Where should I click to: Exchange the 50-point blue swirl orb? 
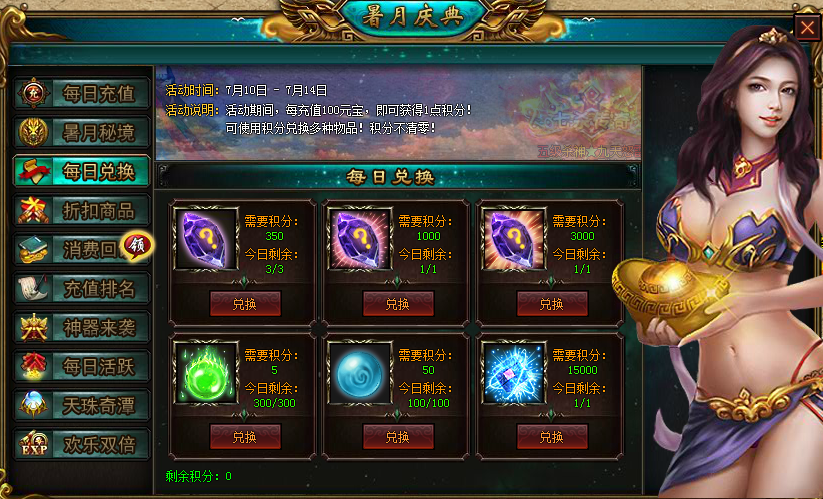coord(398,437)
